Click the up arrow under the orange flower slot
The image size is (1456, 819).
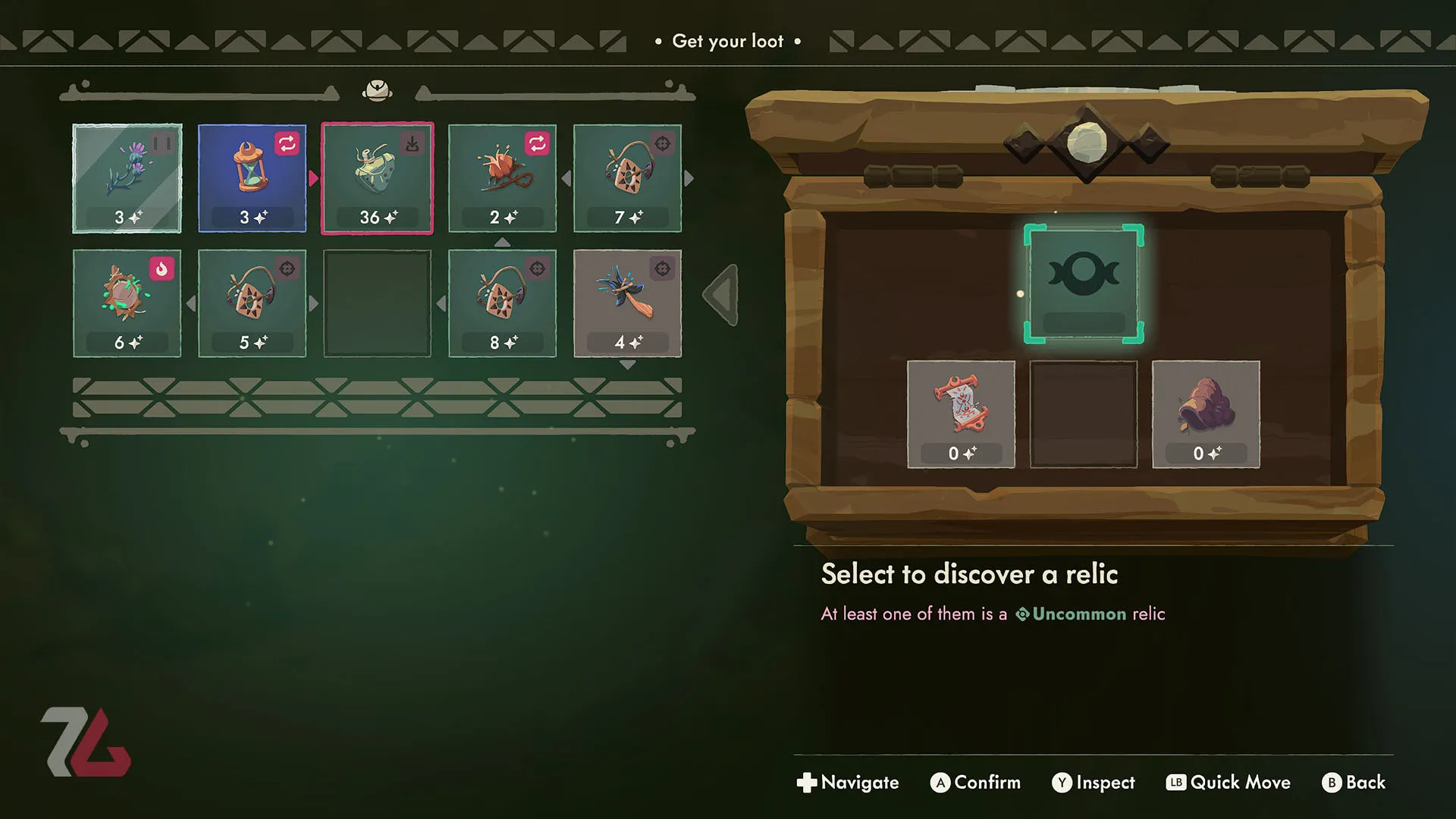coord(501,241)
